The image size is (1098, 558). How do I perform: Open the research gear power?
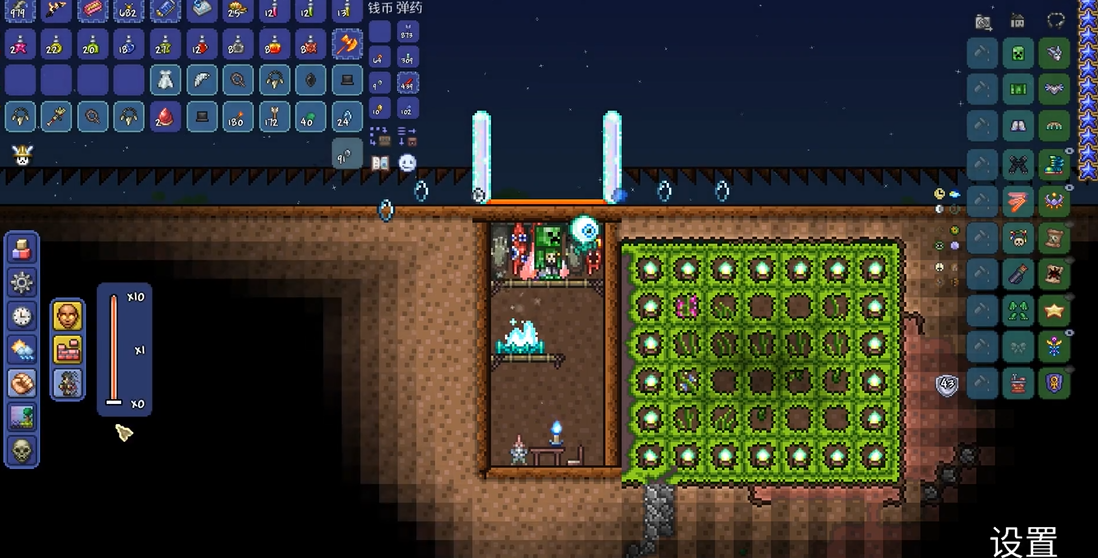pyautogui.click(x=21, y=283)
